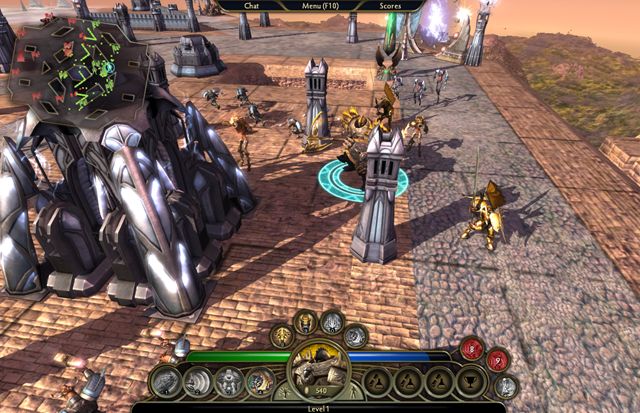The width and height of the screenshot is (640, 413).
Task: Click the red number 8 badge
Action: [471, 349]
